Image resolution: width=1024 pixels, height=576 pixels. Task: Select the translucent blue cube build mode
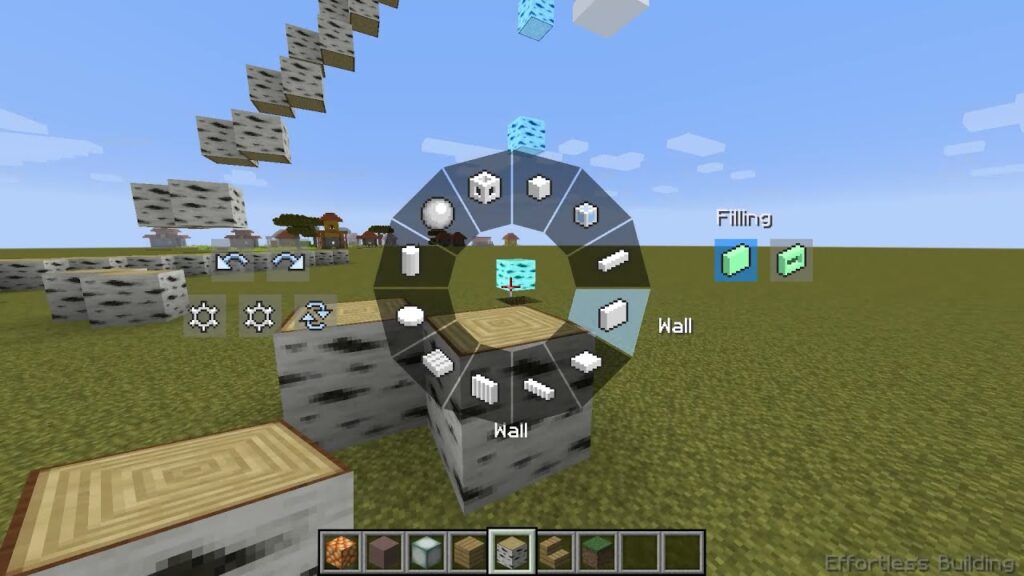pos(585,214)
